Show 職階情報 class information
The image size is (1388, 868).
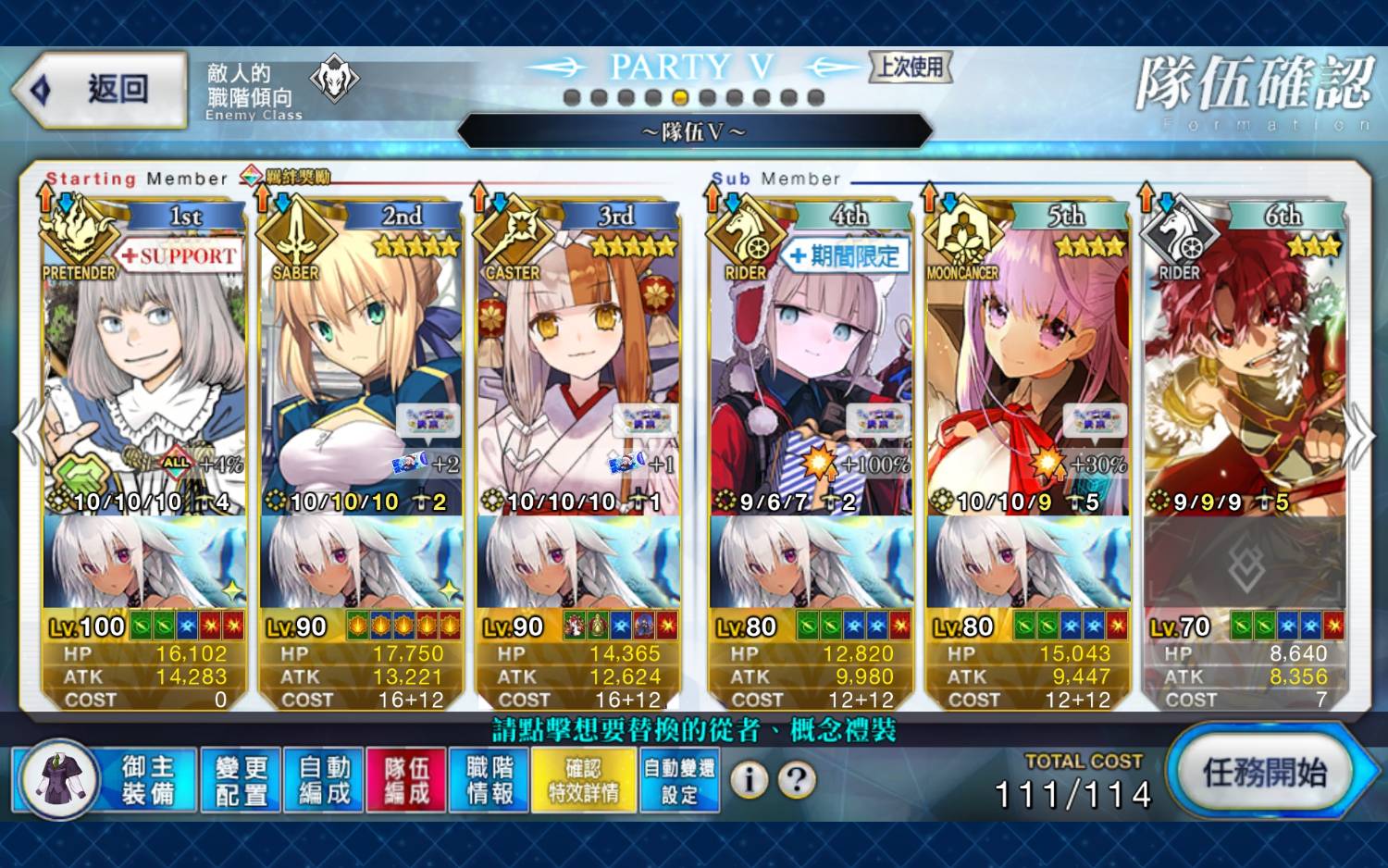click(490, 780)
